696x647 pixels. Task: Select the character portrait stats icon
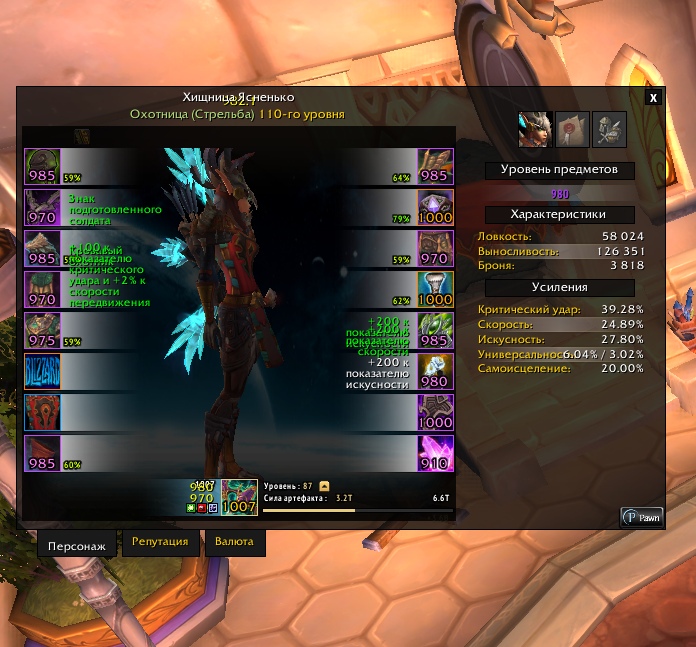click(x=534, y=128)
